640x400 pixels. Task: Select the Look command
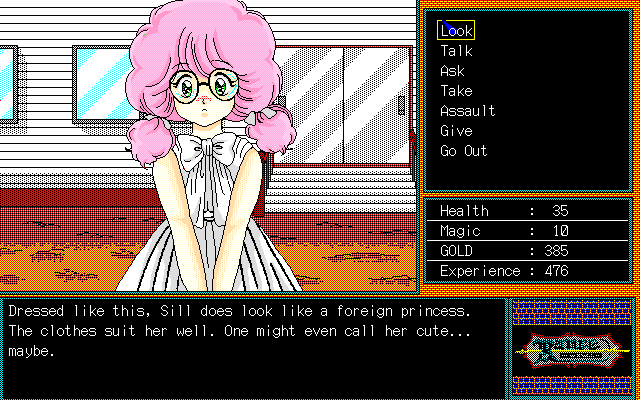[x=456, y=31]
